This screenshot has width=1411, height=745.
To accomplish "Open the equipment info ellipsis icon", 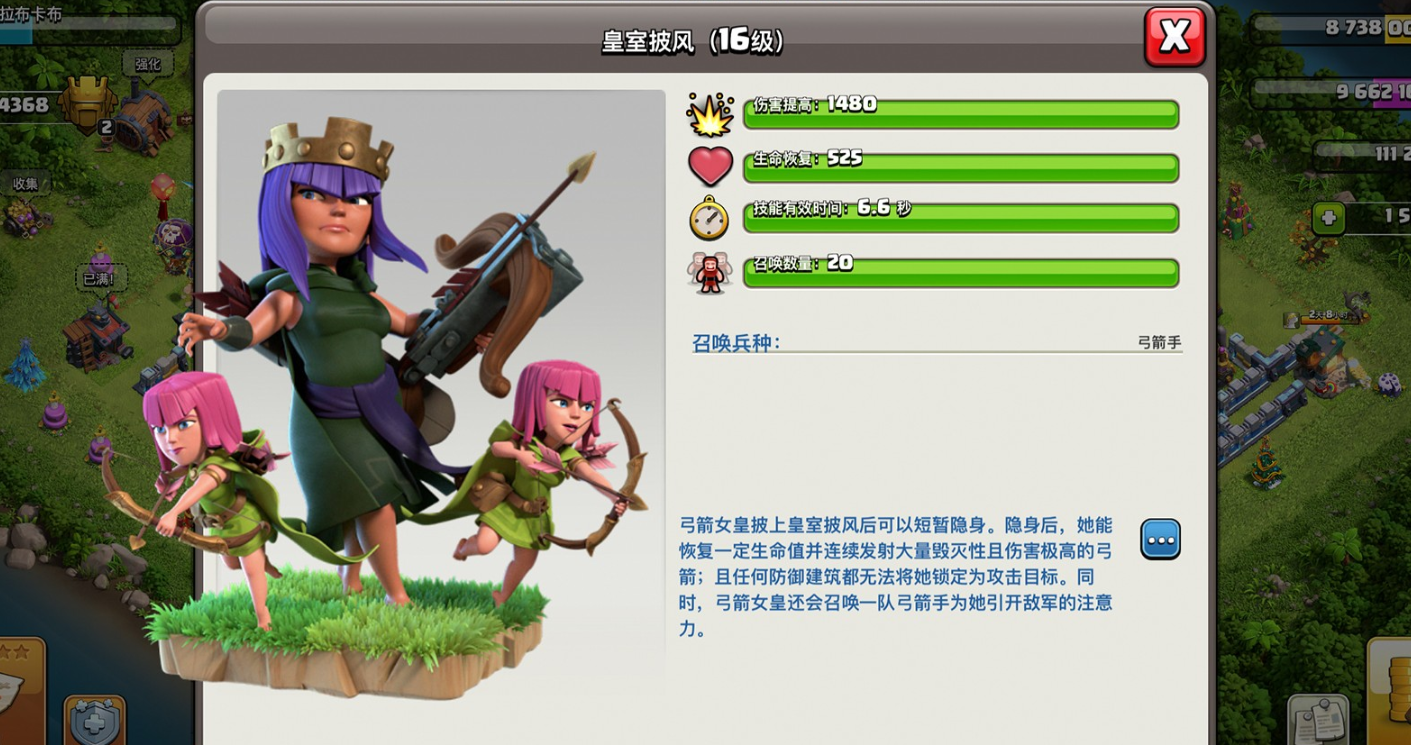I will click(x=1159, y=539).
